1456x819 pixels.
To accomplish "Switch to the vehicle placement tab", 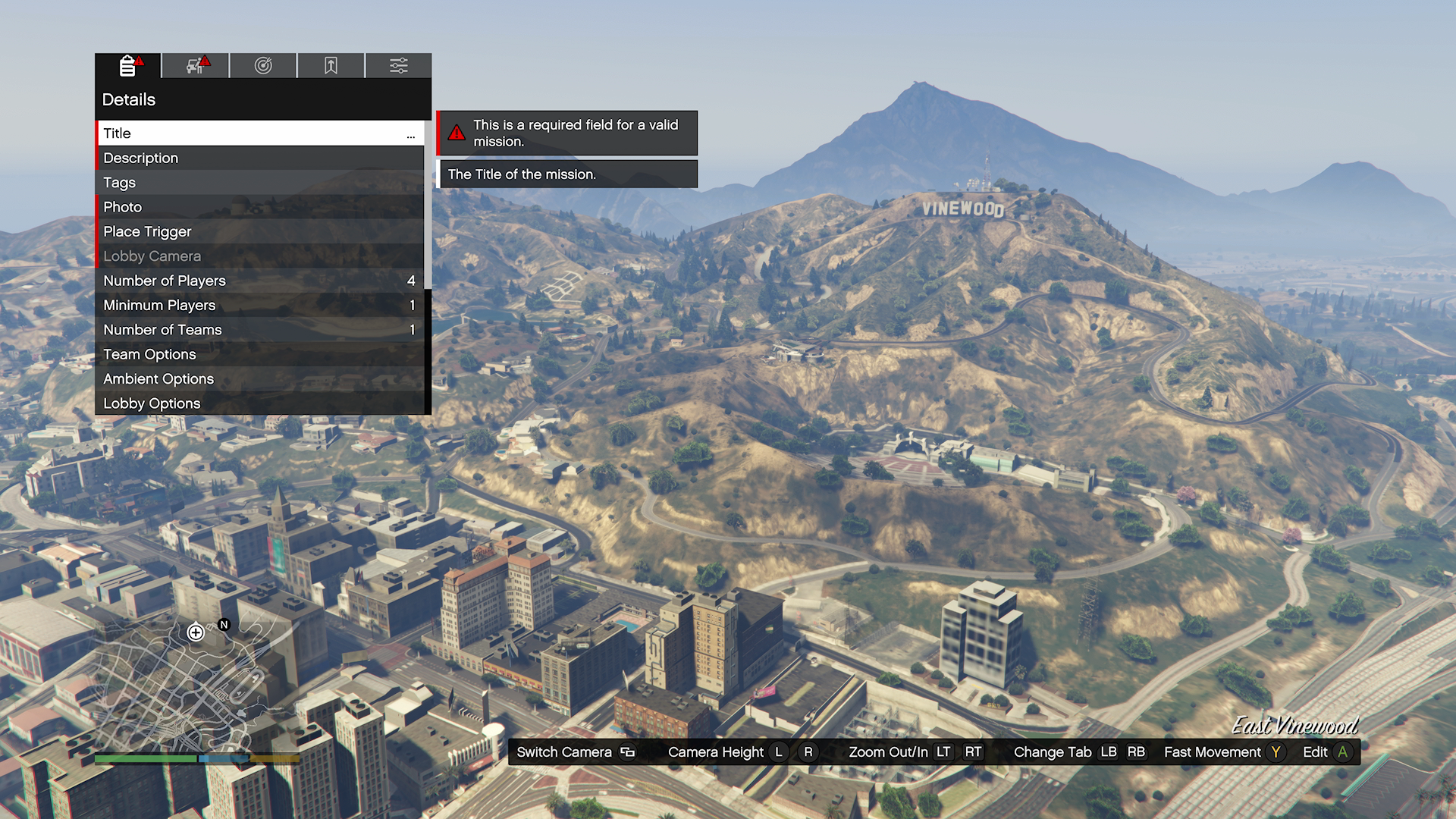I will click(x=196, y=66).
